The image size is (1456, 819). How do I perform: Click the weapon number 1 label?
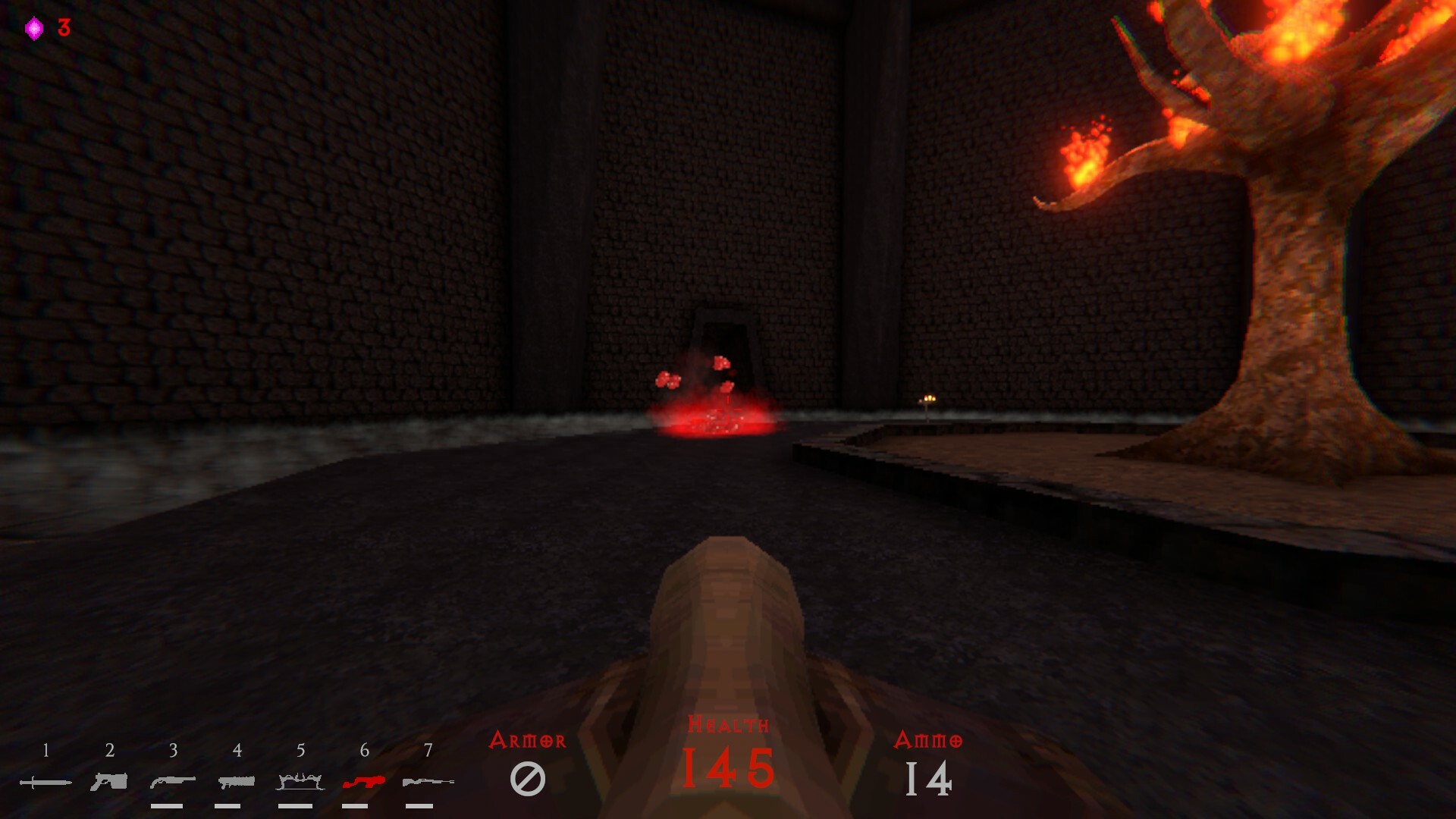pos(45,752)
